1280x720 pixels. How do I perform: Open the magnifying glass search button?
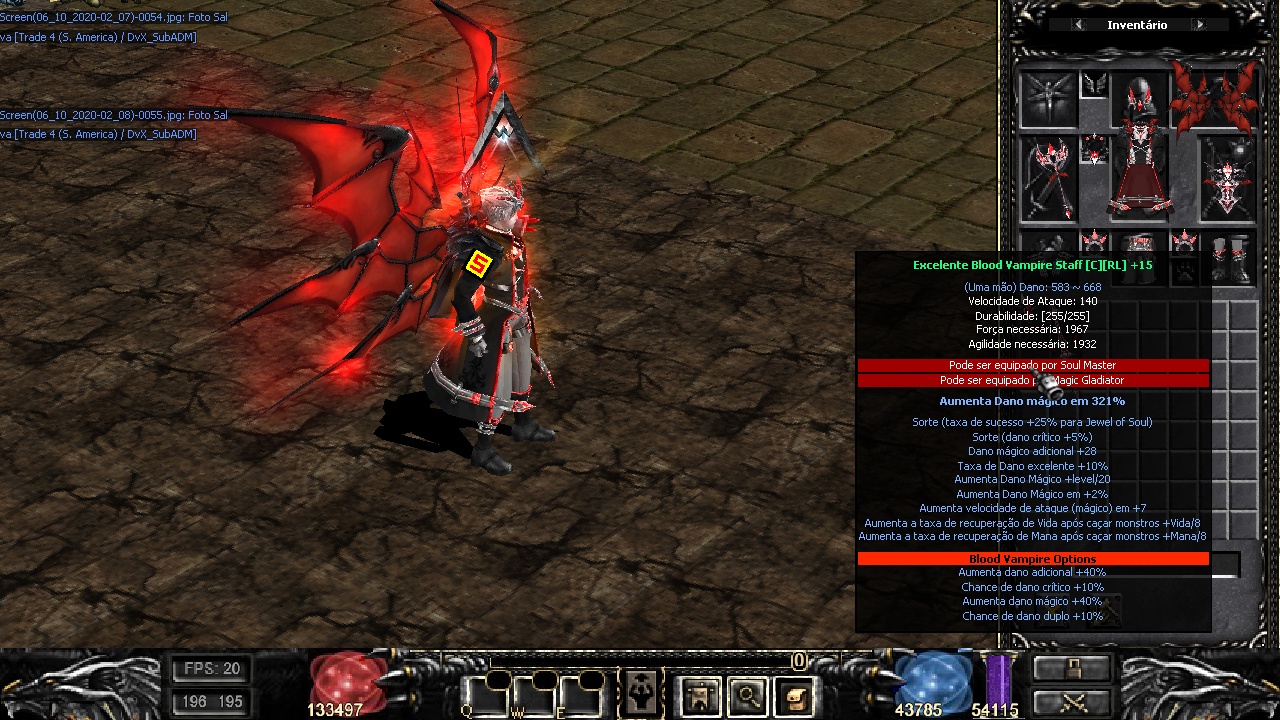point(747,695)
